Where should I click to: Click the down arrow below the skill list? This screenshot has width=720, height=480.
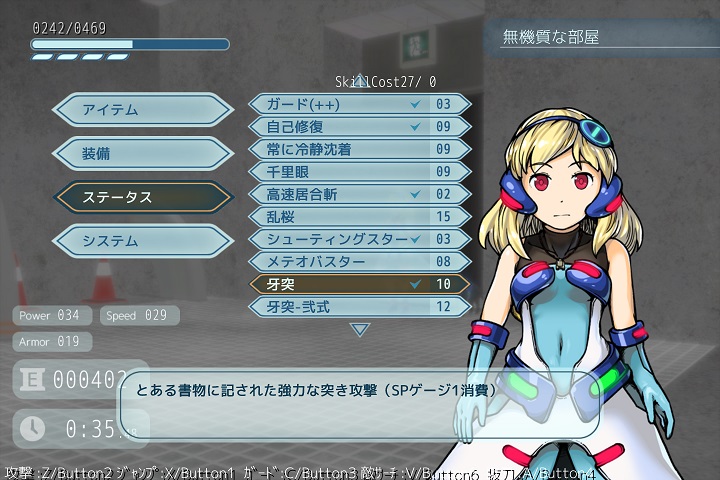360,329
